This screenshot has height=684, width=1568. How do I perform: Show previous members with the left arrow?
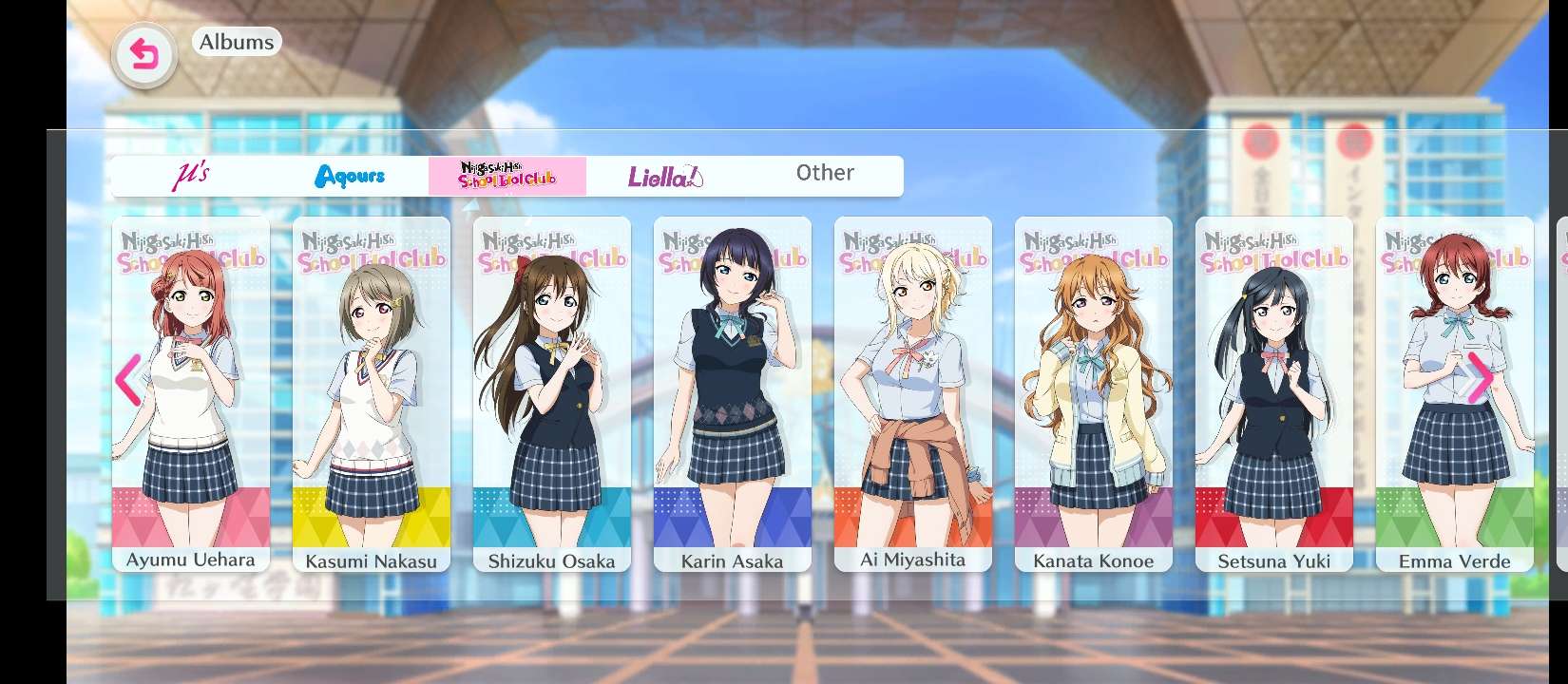(x=128, y=380)
